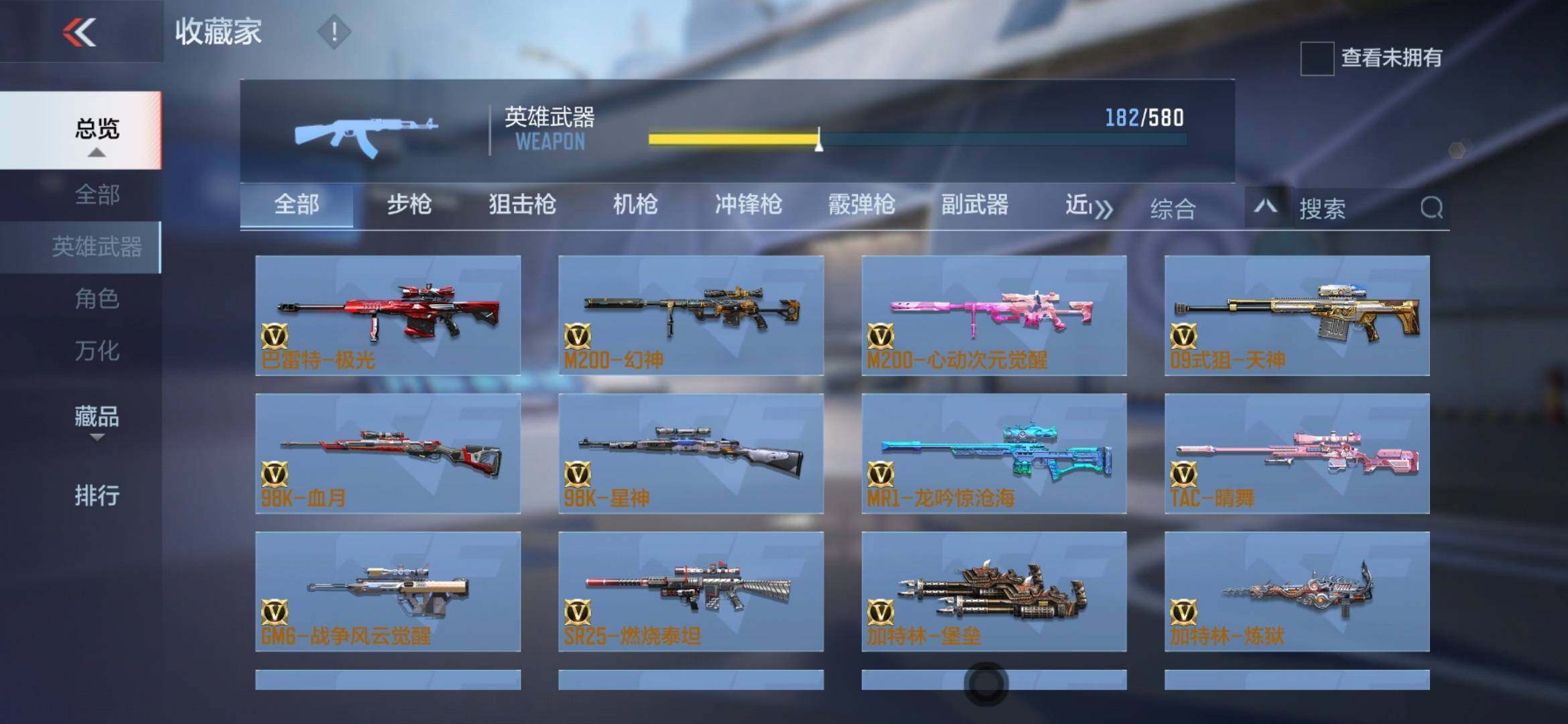Image resolution: width=1568 pixels, height=724 pixels.
Task: Open the 98K-血月 weapon card
Action: click(388, 453)
